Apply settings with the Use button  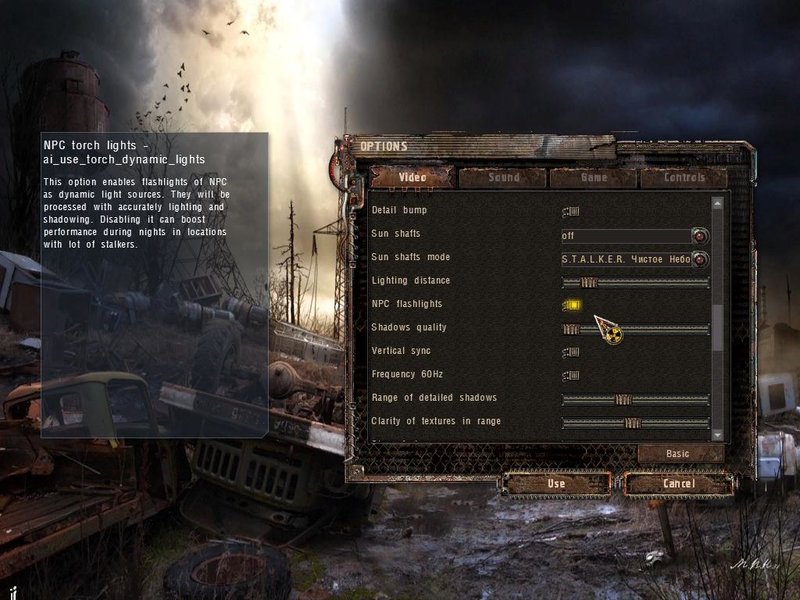(x=557, y=484)
